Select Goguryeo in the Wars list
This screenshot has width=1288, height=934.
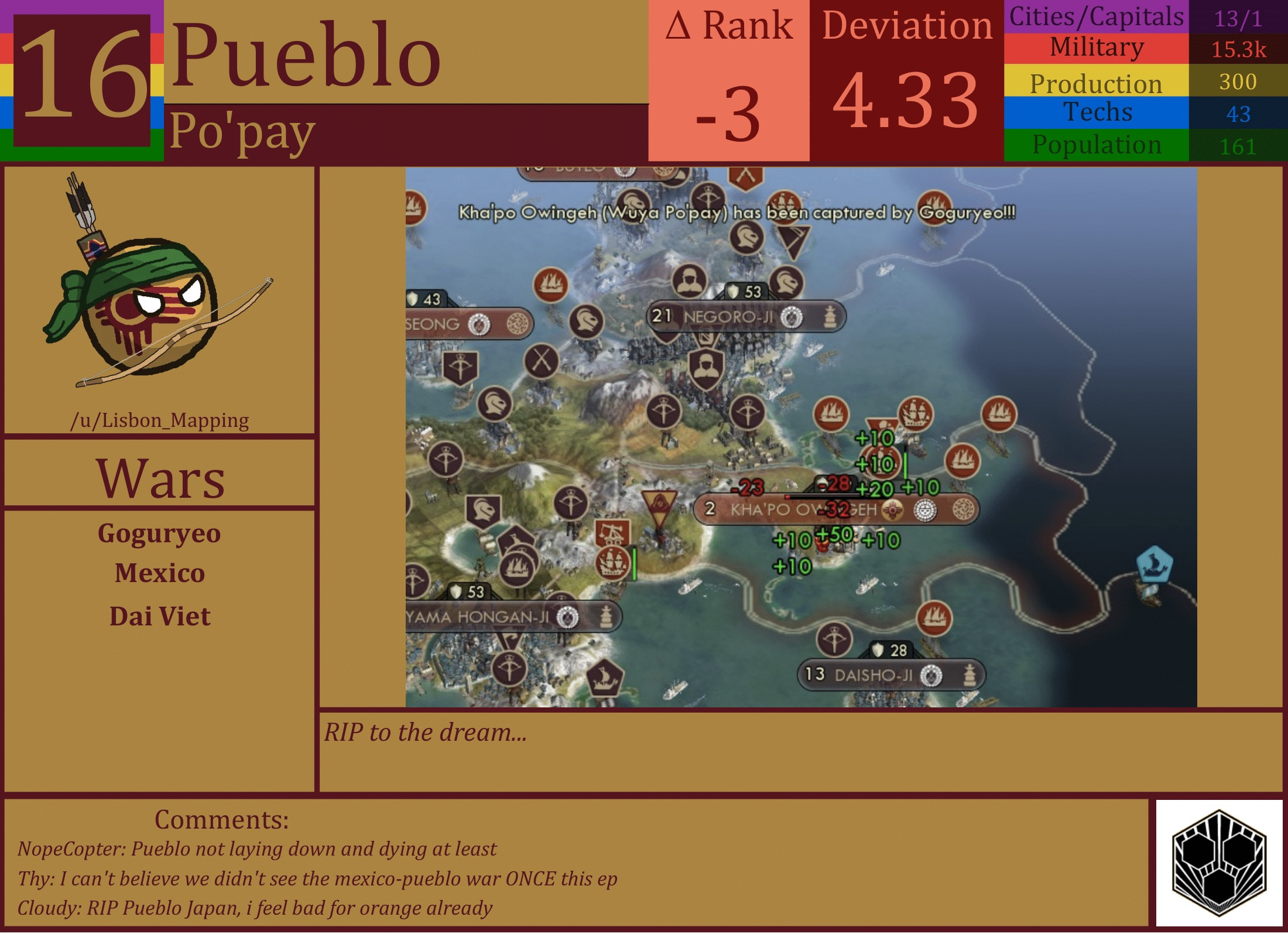[x=159, y=534]
